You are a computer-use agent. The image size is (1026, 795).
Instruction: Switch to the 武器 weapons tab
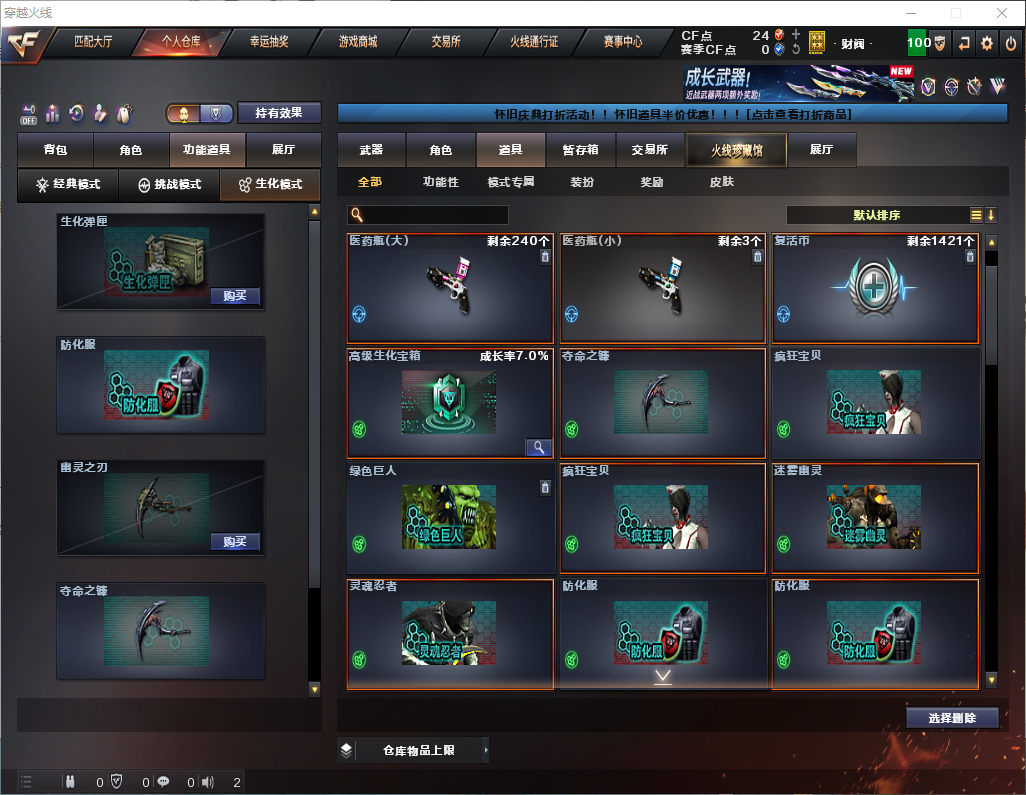coord(371,150)
